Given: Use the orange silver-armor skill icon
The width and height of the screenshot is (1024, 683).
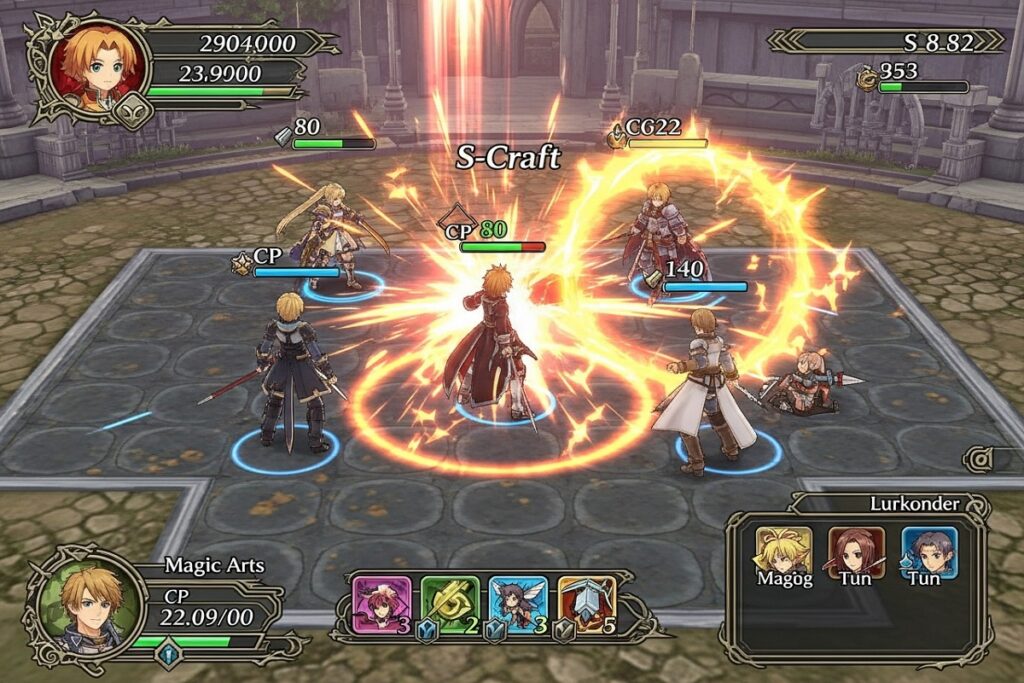Looking at the screenshot, I should [586, 604].
